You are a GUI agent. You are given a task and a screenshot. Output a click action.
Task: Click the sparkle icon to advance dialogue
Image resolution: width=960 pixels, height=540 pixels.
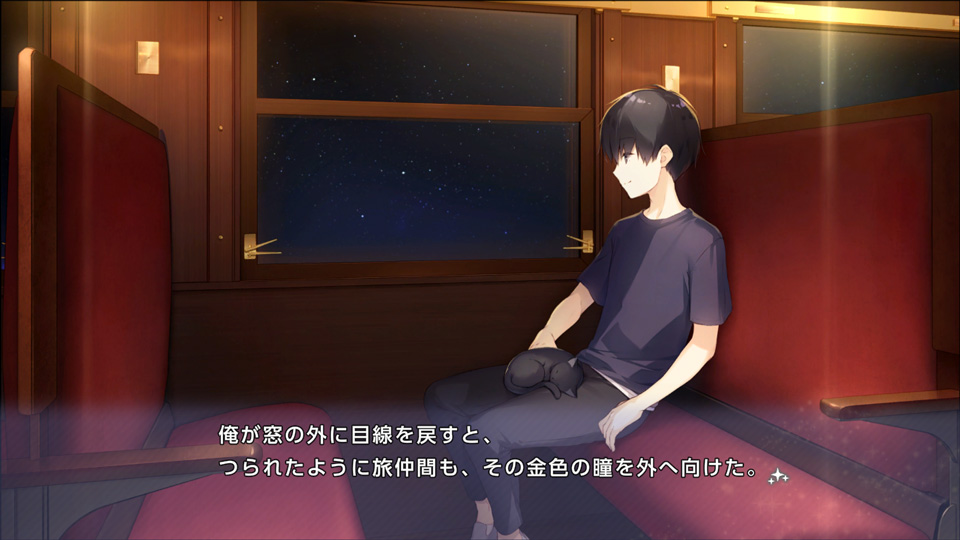tap(778, 477)
